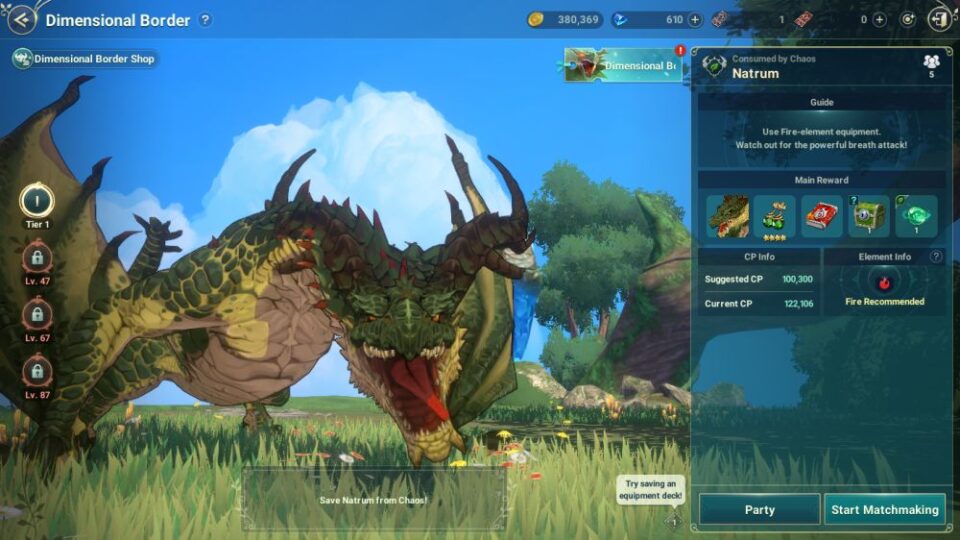Inspect the green orb reward

[916, 216]
